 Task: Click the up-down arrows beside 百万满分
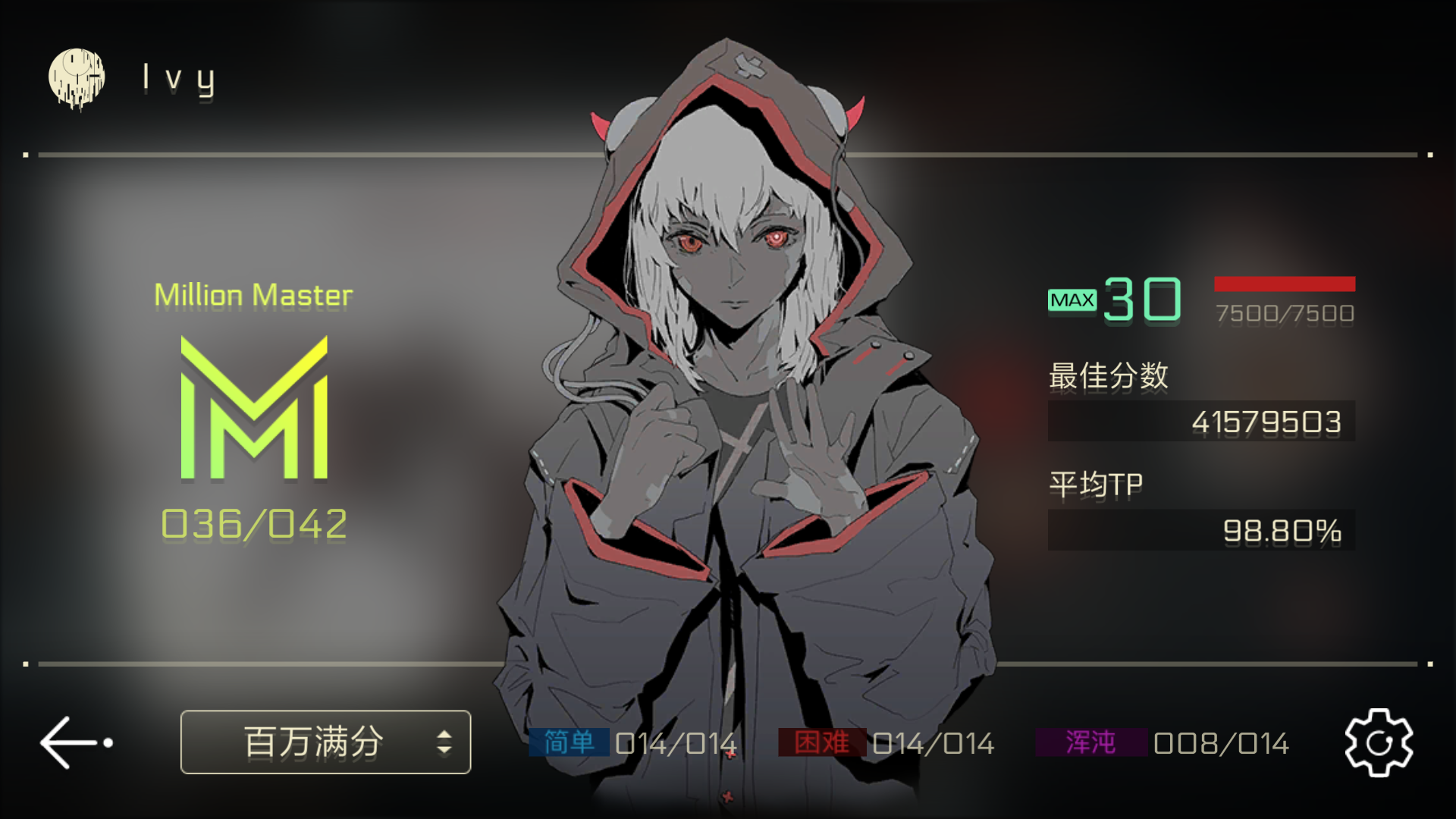click(x=444, y=742)
